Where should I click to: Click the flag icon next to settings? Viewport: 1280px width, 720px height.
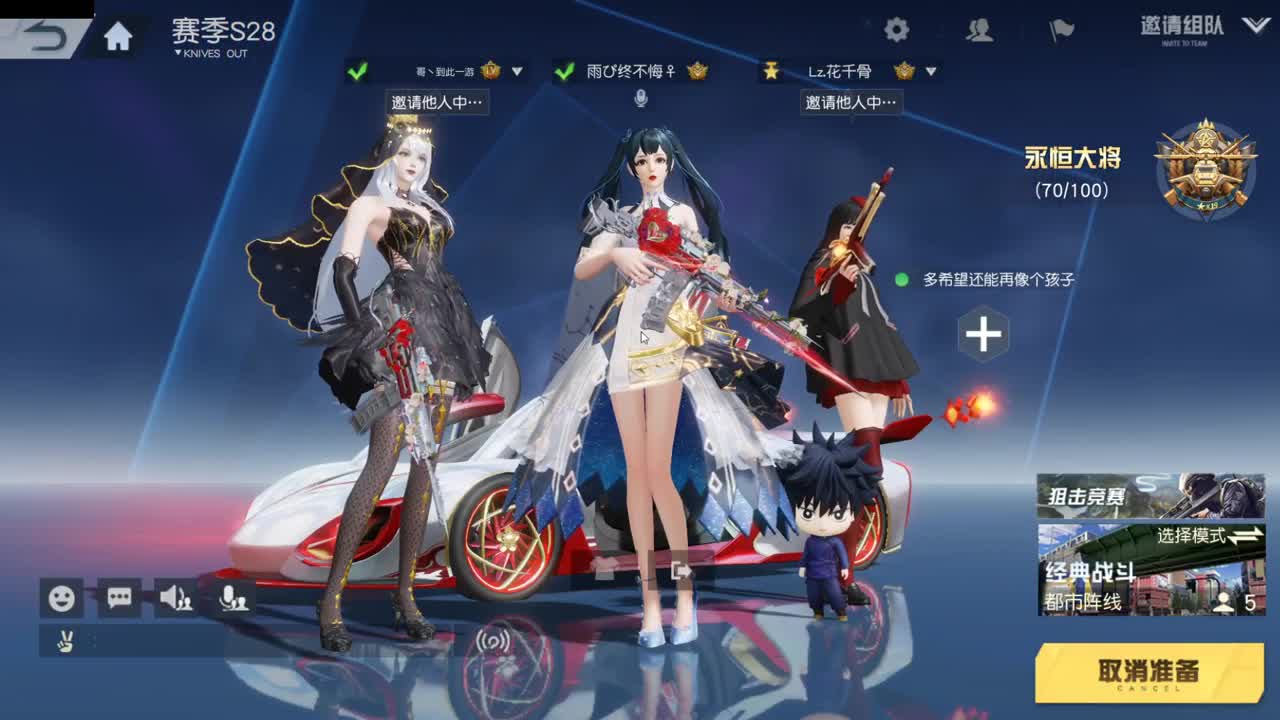point(1060,29)
